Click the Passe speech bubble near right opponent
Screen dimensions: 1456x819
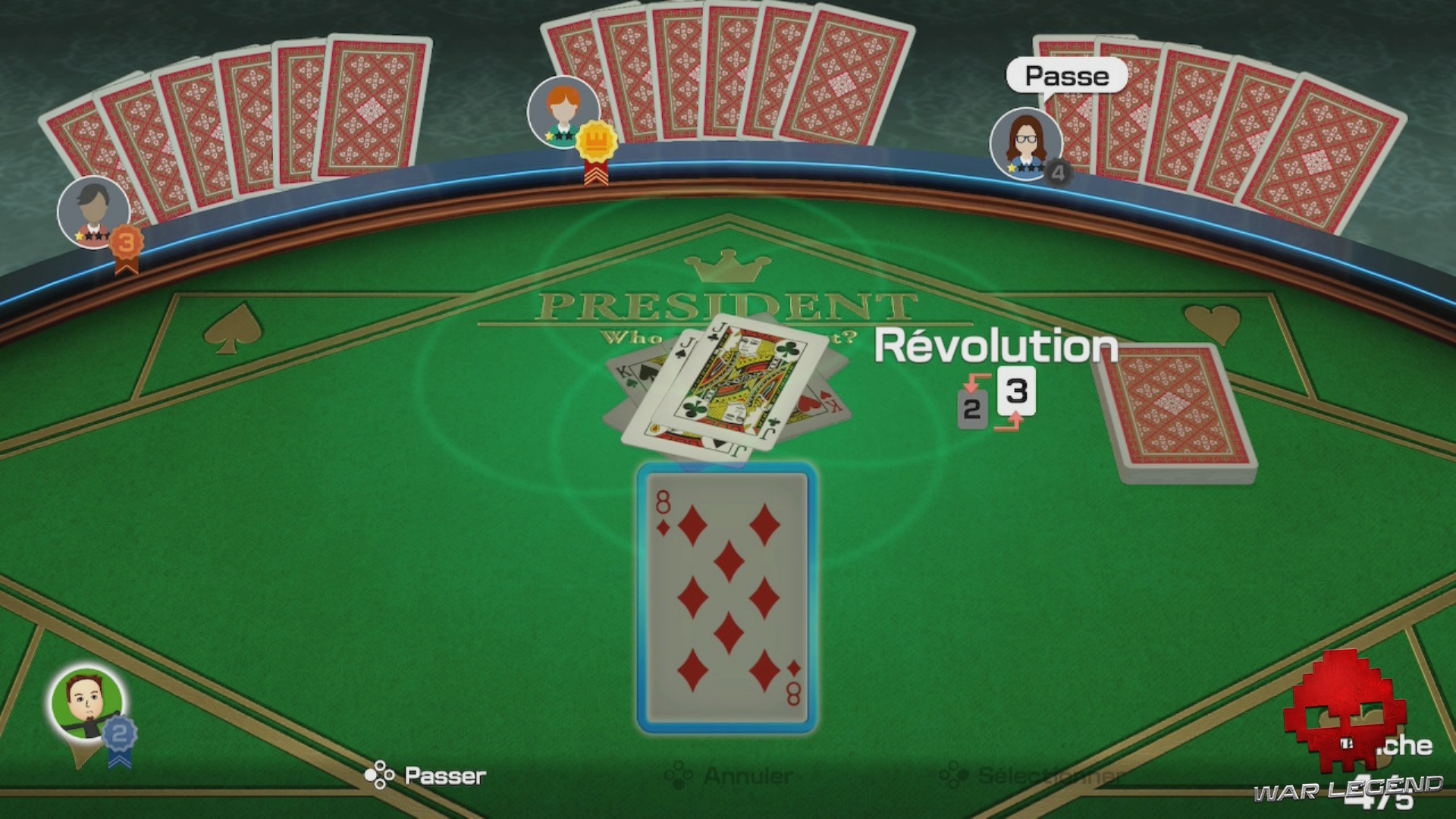click(1066, 75)
